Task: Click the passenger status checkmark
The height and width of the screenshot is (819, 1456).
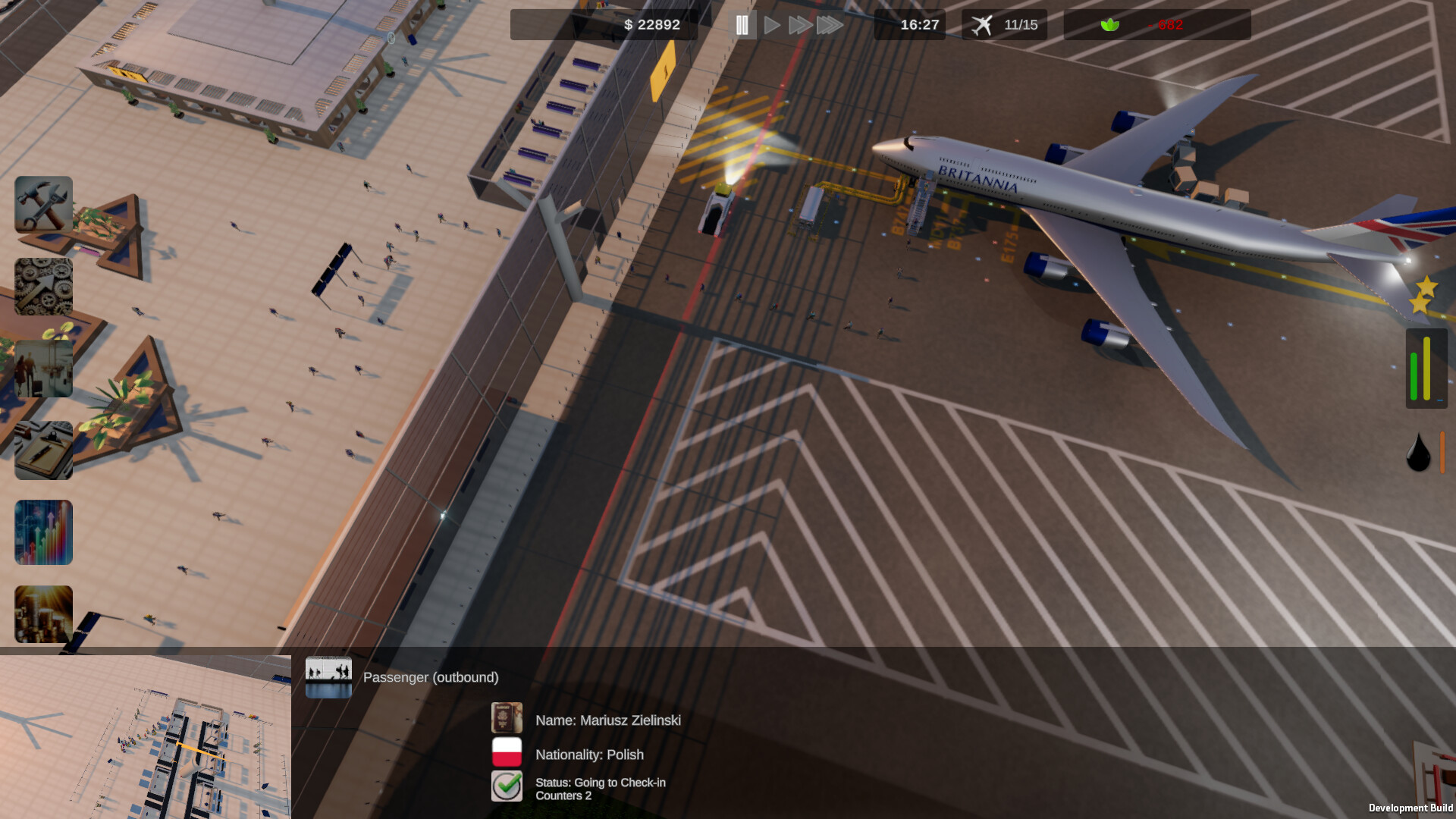Action: pos(507,786)
